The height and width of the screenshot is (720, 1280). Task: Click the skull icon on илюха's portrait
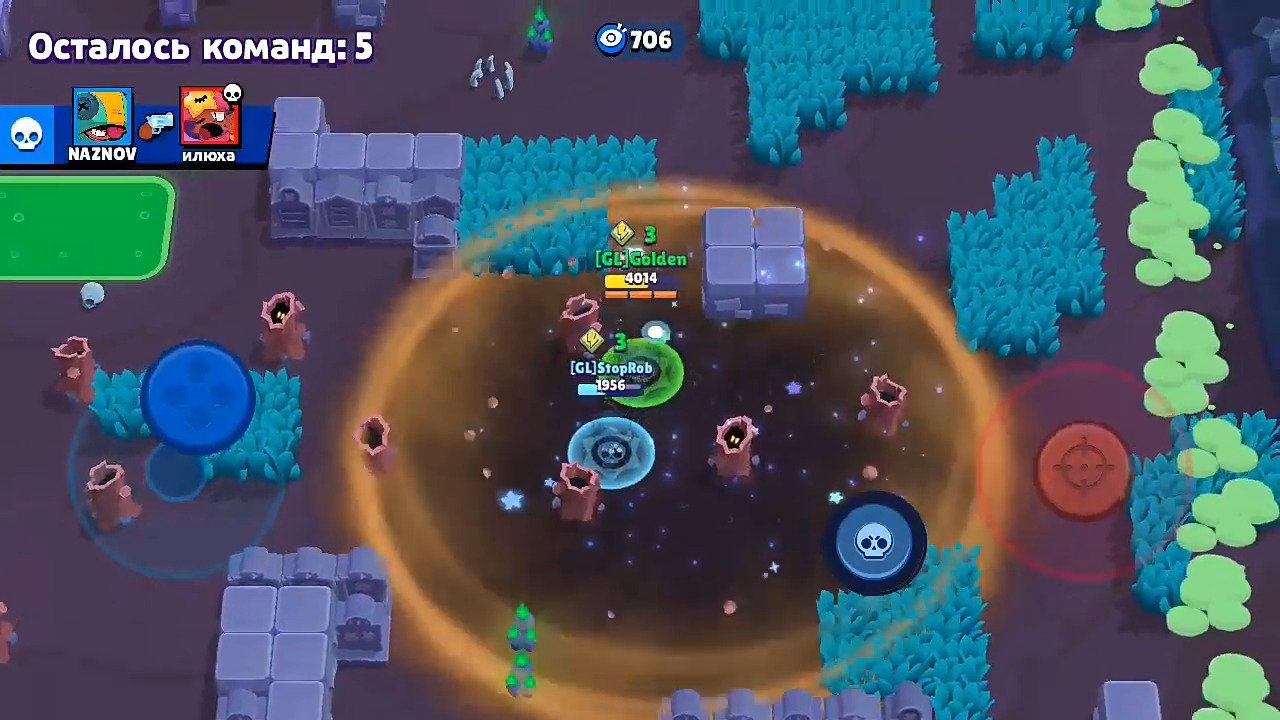coord(231,95)
